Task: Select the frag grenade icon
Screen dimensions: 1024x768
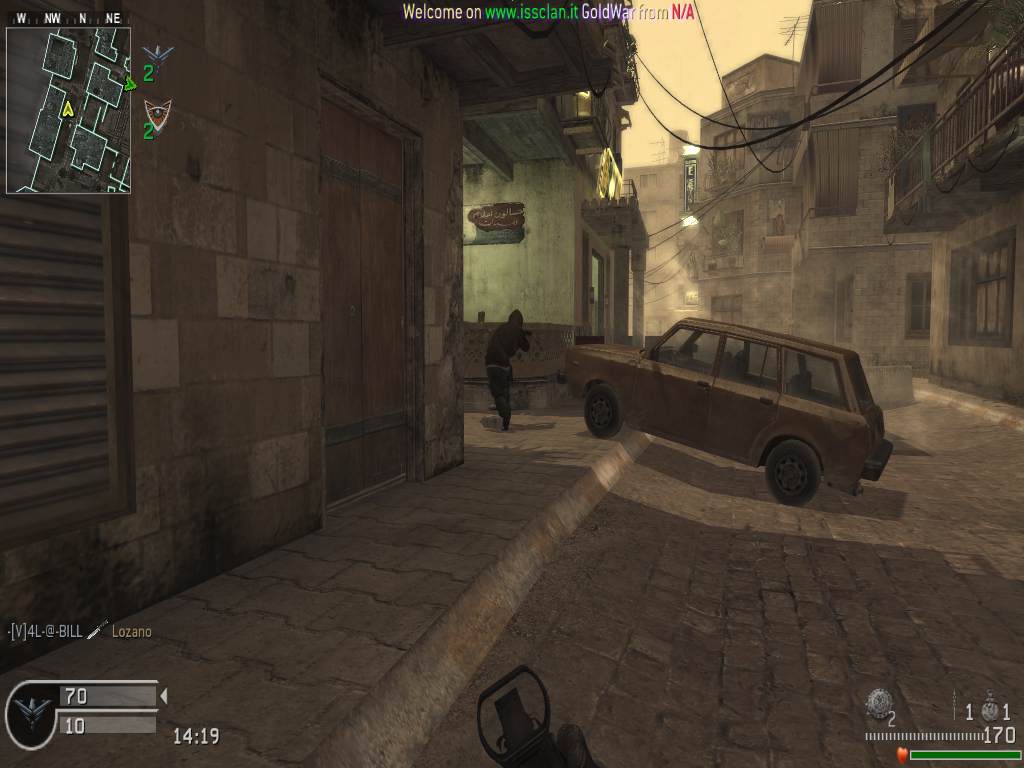Action: [x=879, y=703]
